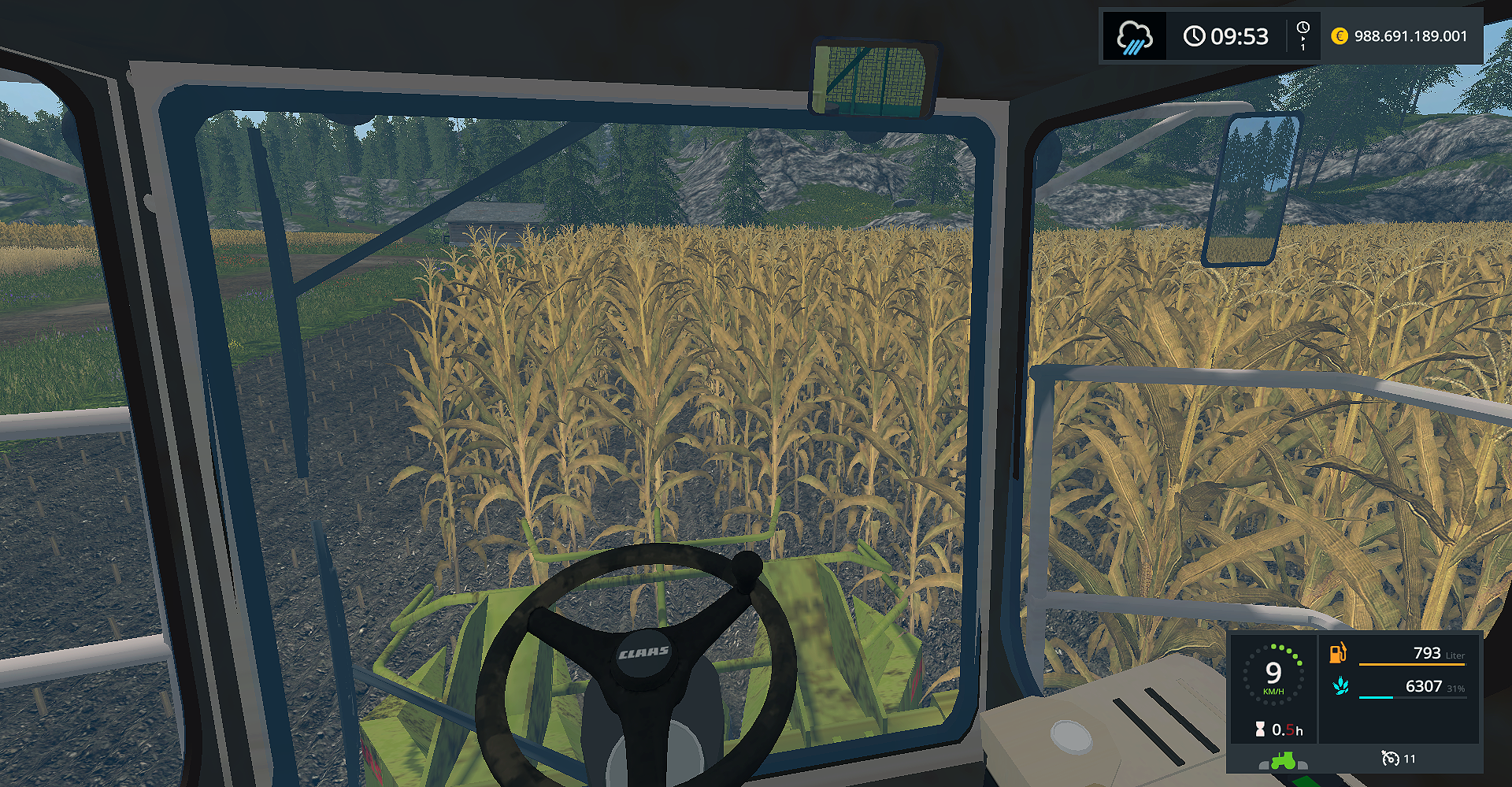Click the yellow euro coin icon
The image size is (1512, 787).
click(1339, 36)
